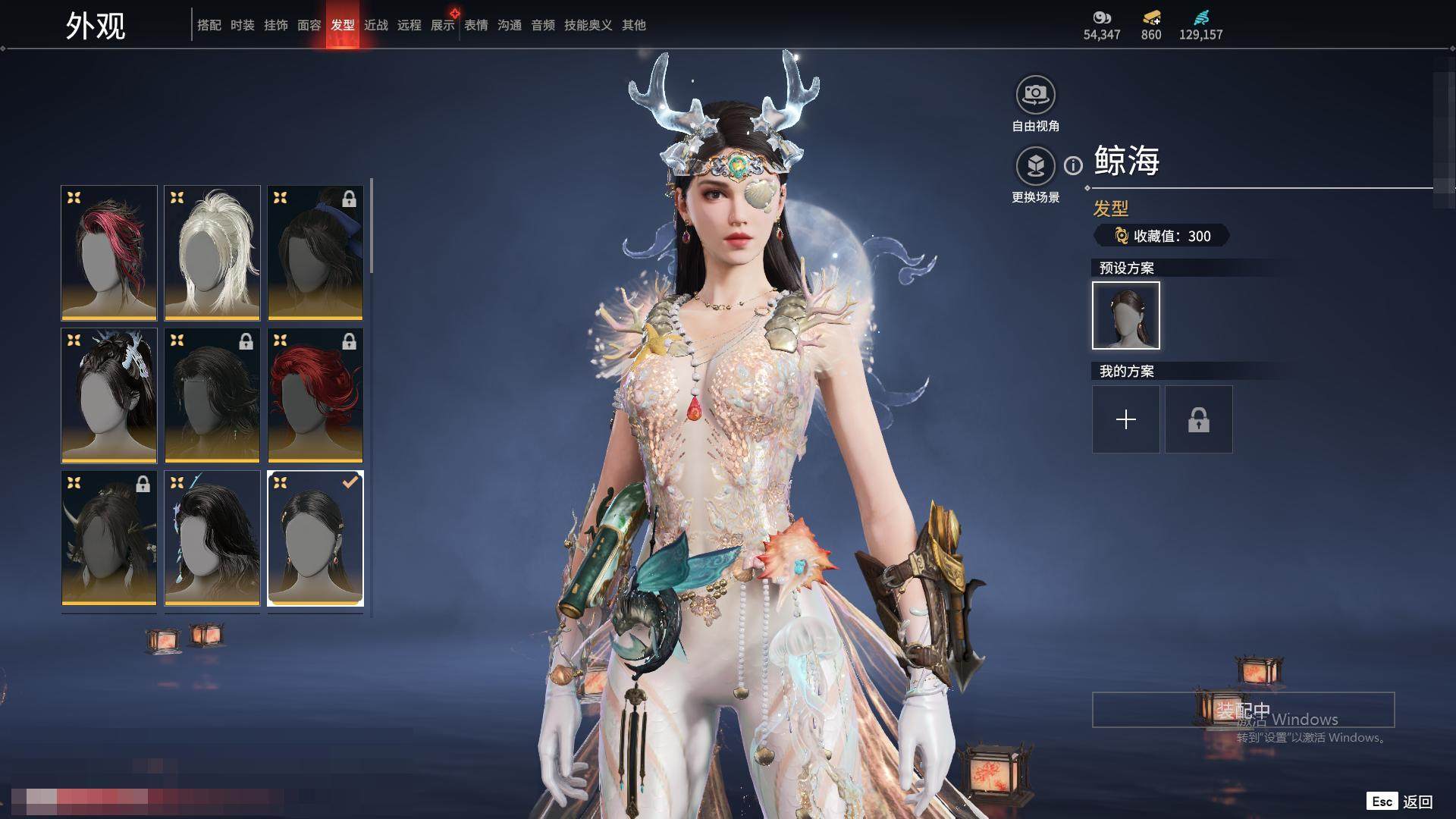This screenshot has height=819, width=1456.
Task: Select the 挂饰 tab
Action: tap(275, 25)
